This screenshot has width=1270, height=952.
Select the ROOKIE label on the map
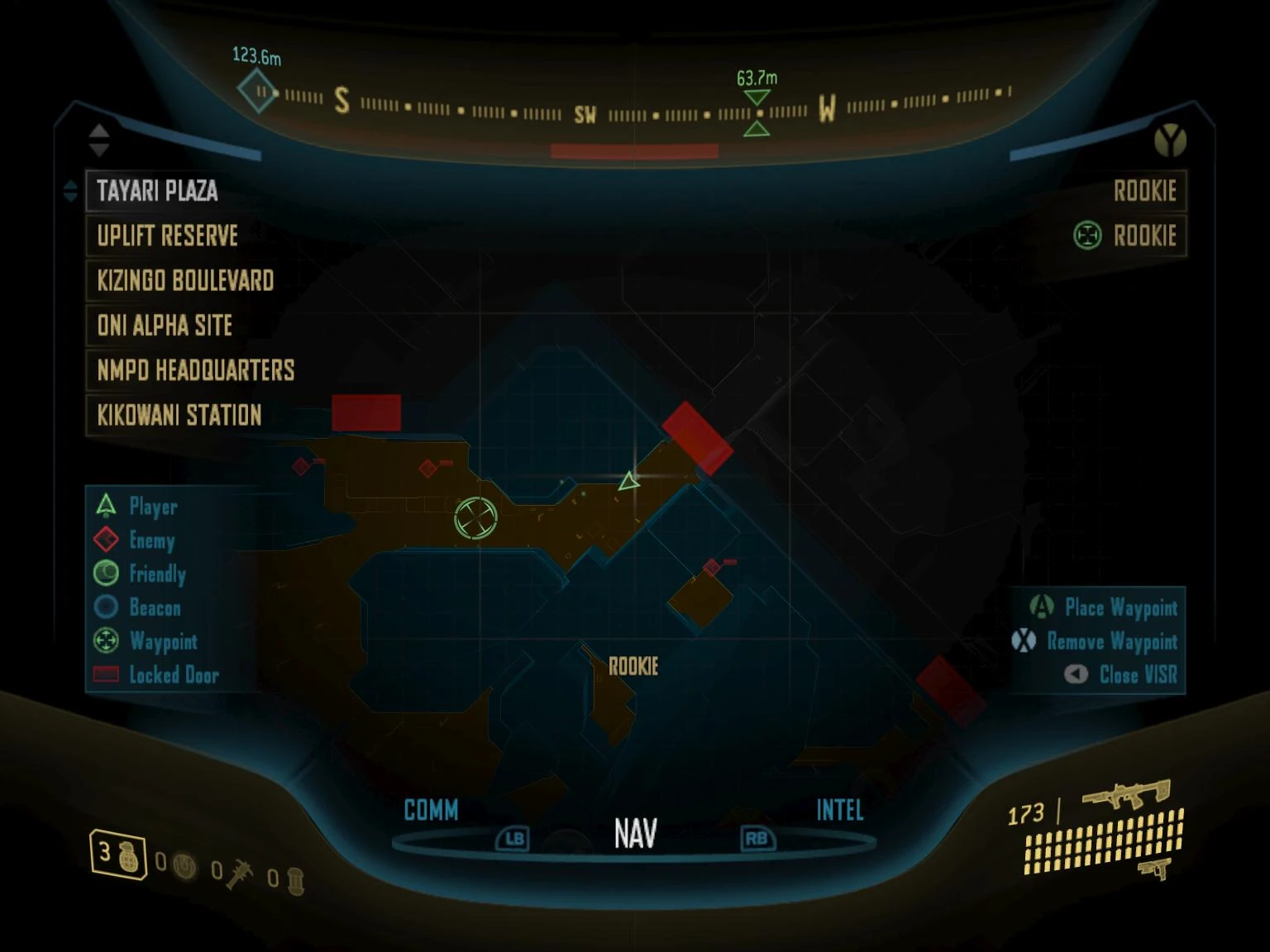[x=633, y=666]
